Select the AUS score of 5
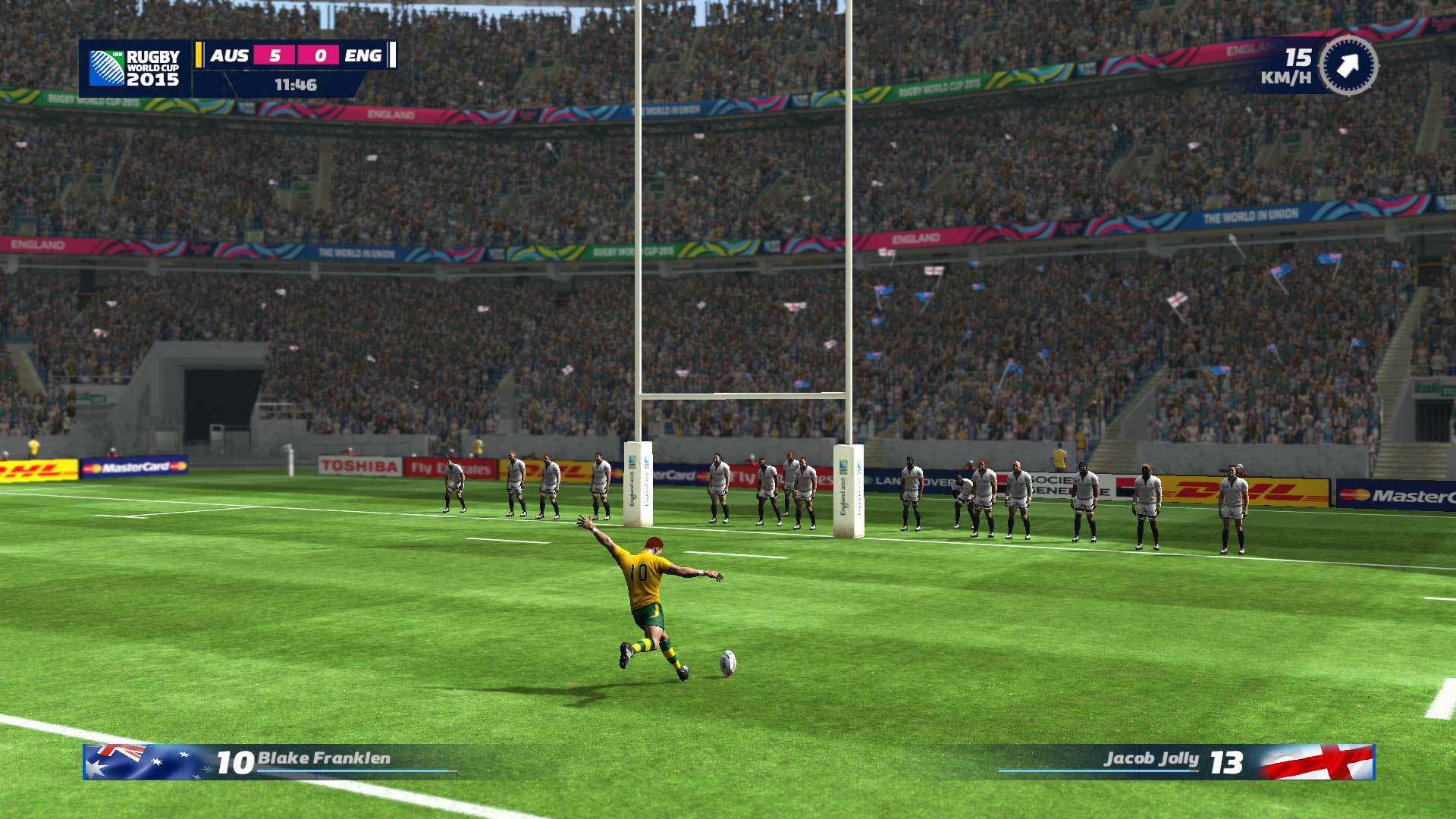 [273, 55]
